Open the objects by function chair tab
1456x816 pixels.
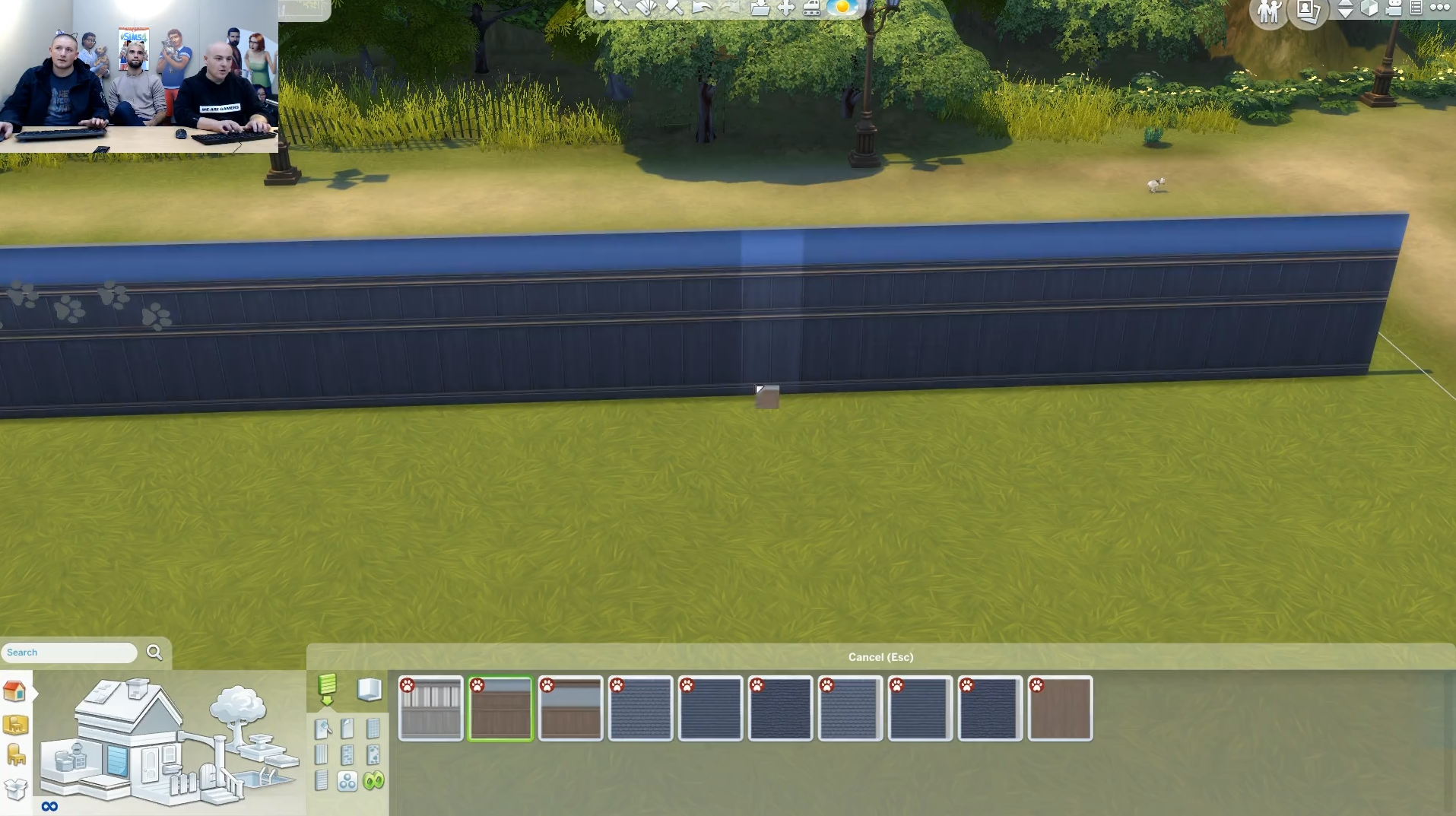pos(15,756)
